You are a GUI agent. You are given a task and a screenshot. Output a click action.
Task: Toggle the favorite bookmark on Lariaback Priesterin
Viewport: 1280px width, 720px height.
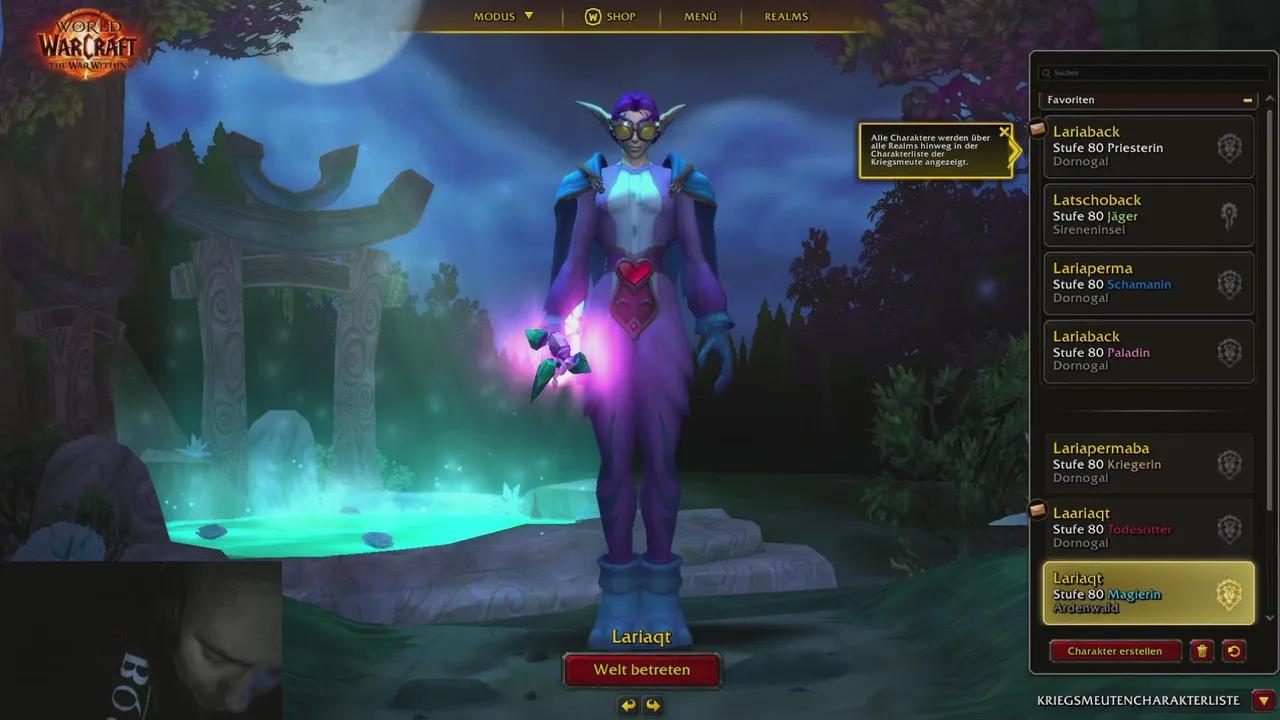1037,128
